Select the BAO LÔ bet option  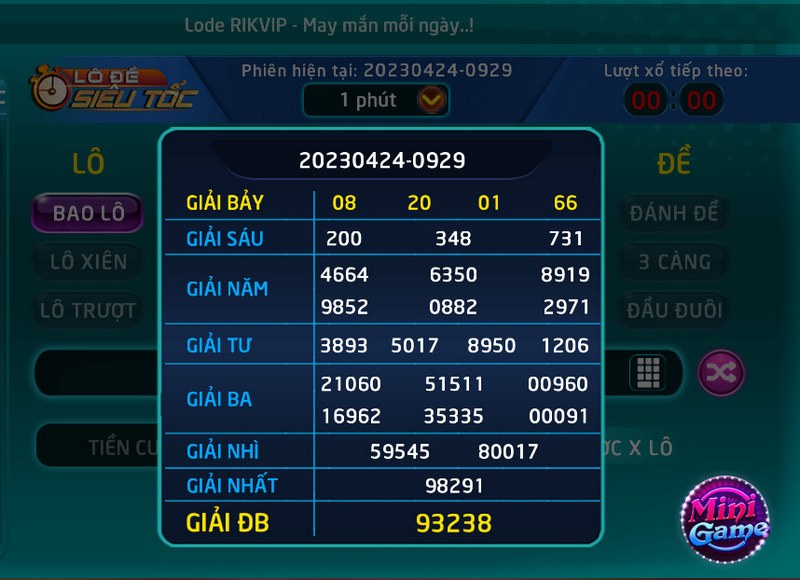(88, 213)
